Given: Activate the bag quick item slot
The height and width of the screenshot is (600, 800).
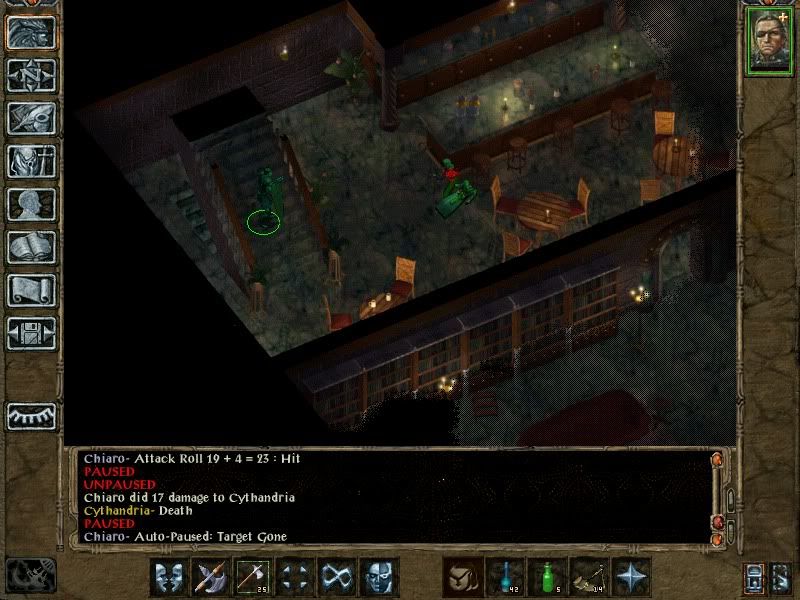Looking at the screenshot, I should (x=464, y=577).
